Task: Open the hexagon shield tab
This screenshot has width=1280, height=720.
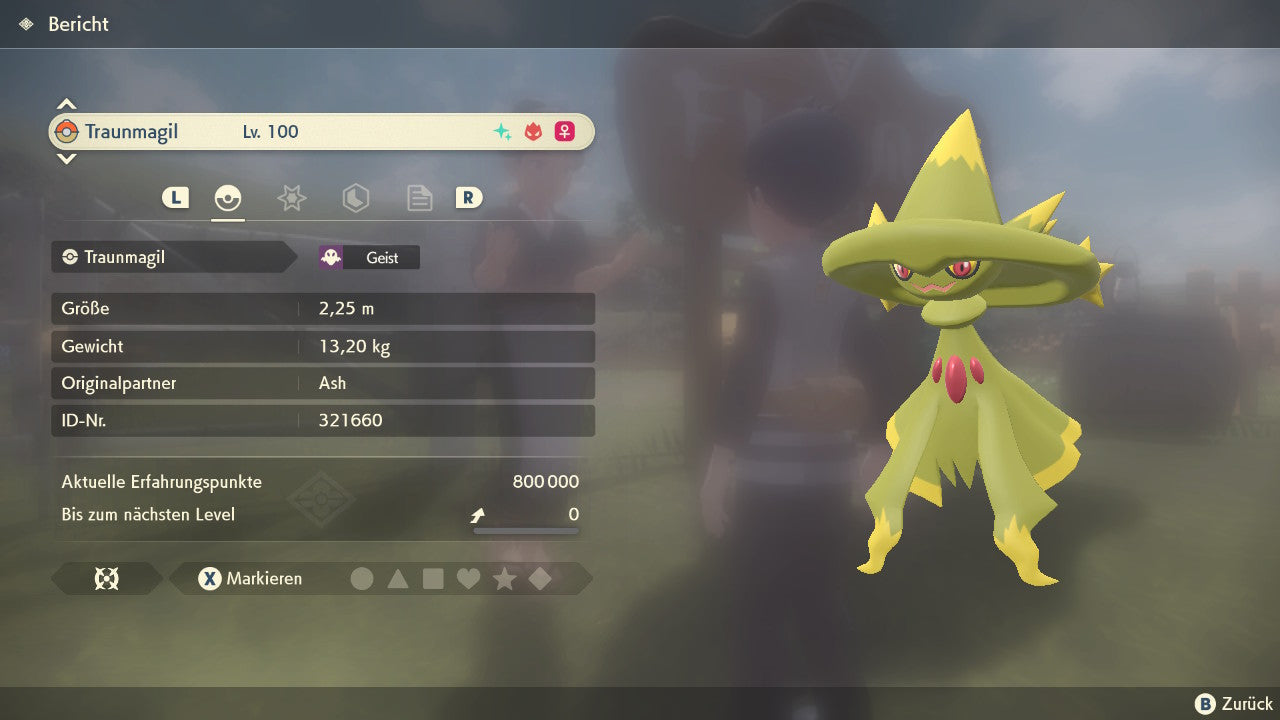Action: click(x=355, y=198)
